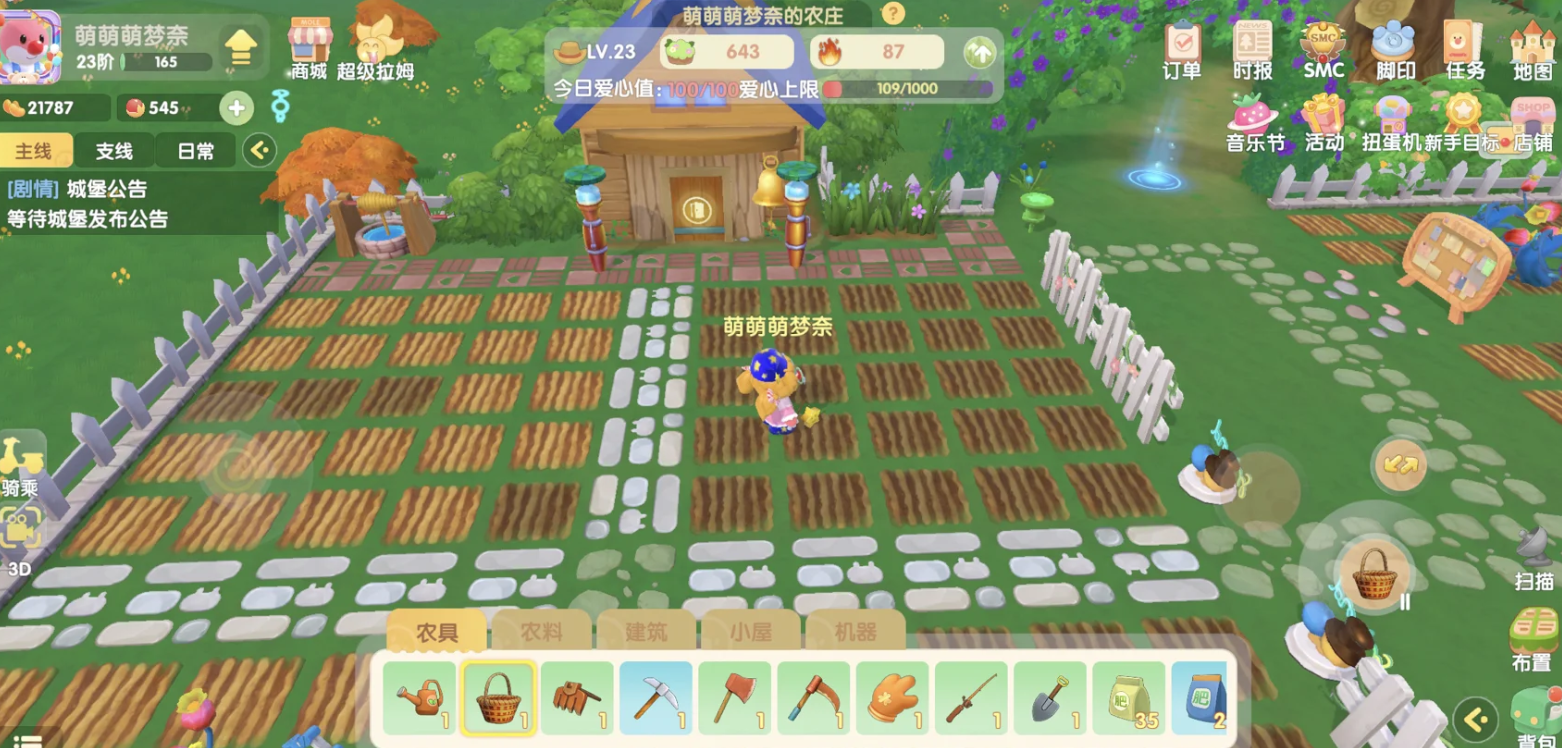The width and height of the screenshot is (1562, 748).
Task: Open the 活动 gift box events
Action: (x=1324, y=122)
